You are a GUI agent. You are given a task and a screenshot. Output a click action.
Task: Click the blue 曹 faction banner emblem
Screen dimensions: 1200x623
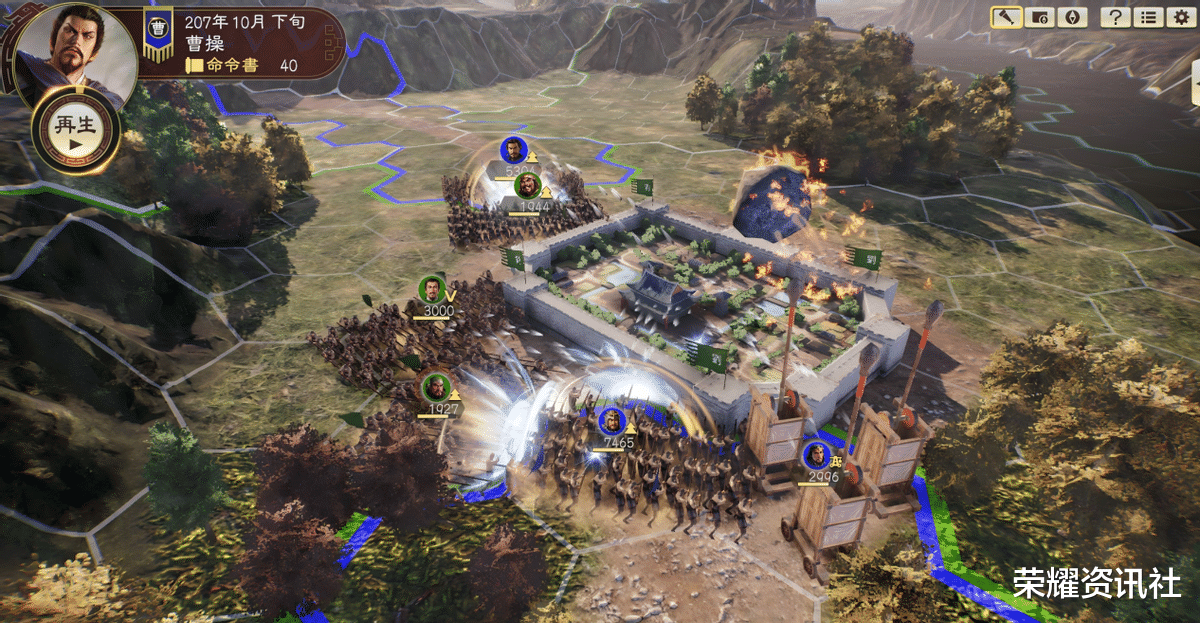tap(157, 29)
